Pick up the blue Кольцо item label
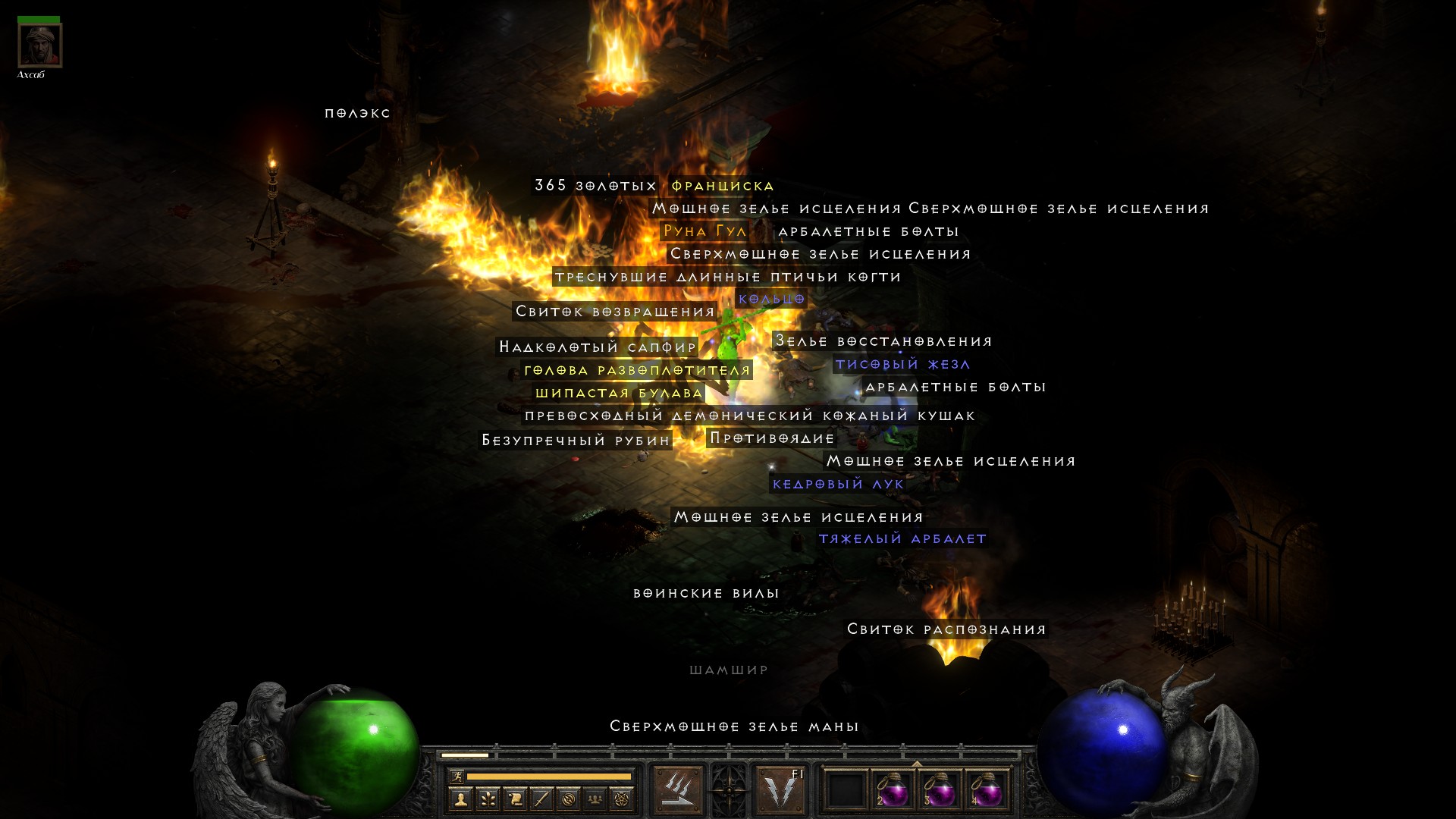Image resolution: width=1456 pixels, height=819 pixels. click(771, 299)
